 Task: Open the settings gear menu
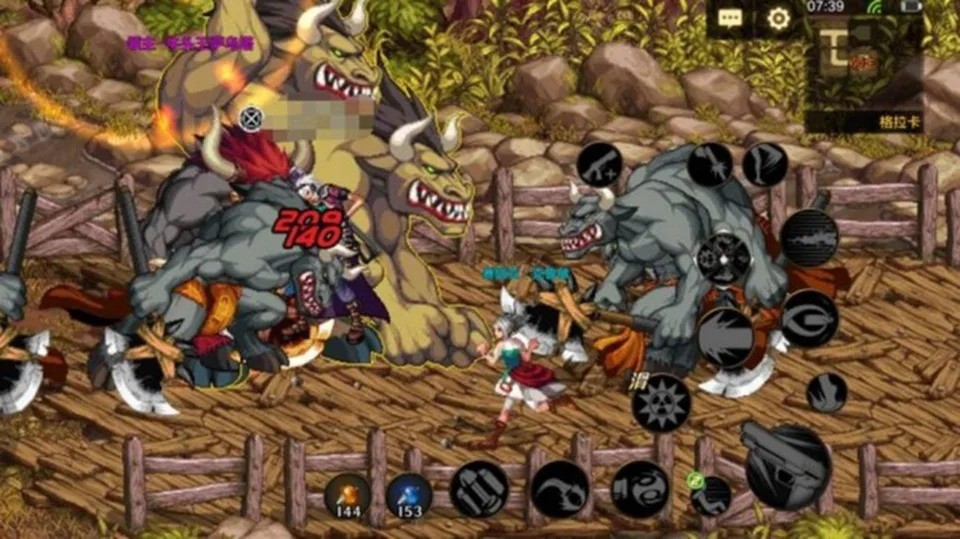click(778, 18)
